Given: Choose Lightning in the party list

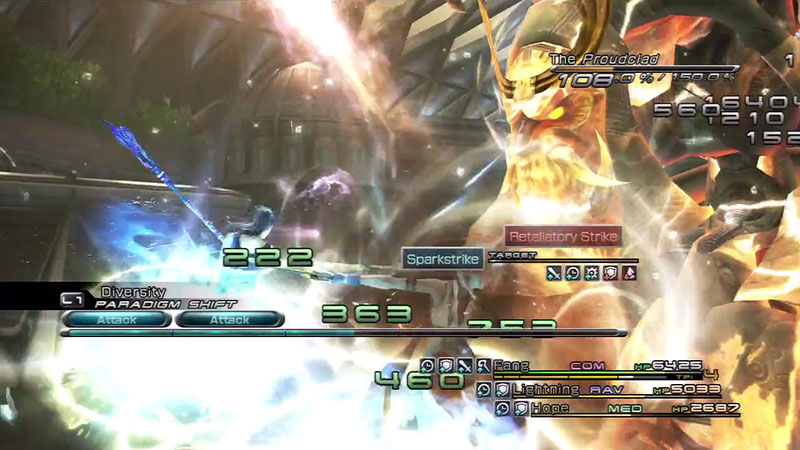Looking at the screenshot, I should [x=545, y=389].
